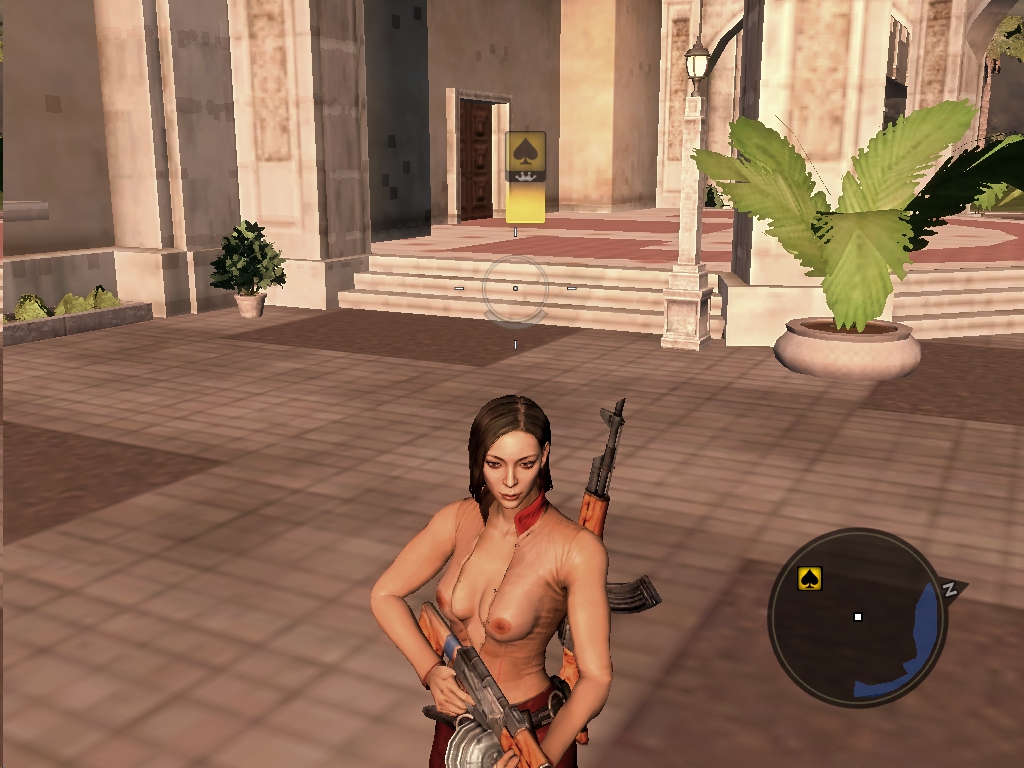Select the spade marker on the minimap
This screenshot has width=1024, height=768.
tap(810, 578)
